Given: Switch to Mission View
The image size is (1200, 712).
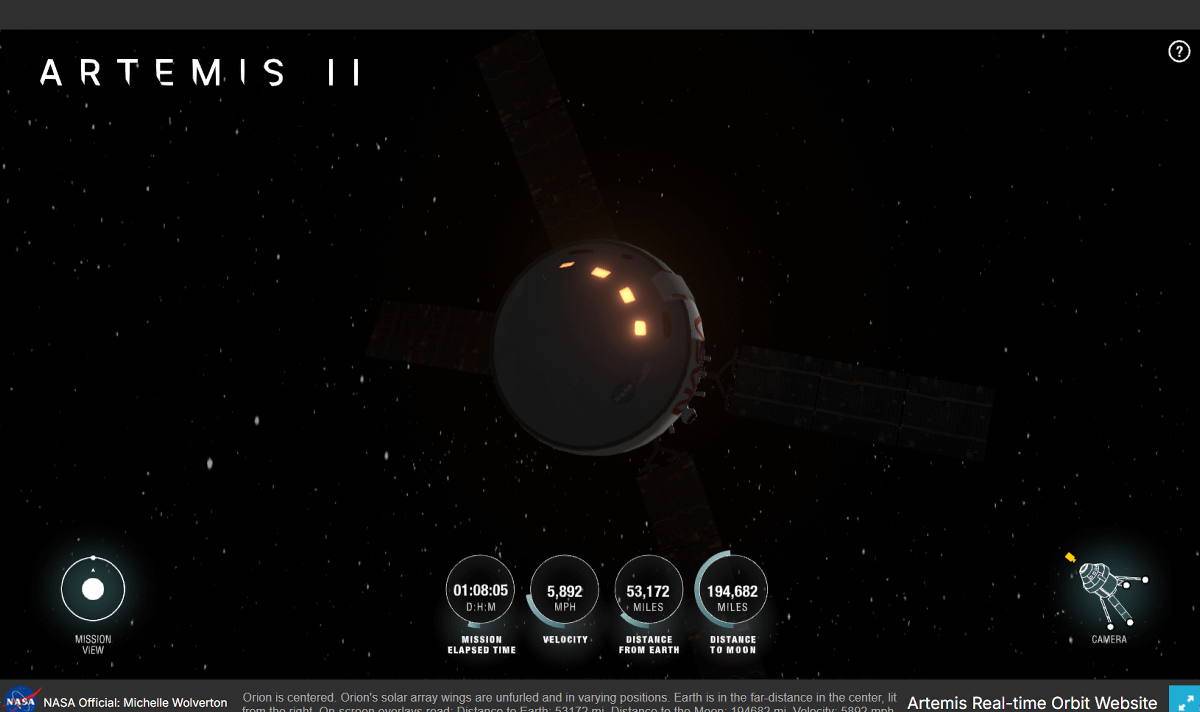Looking at the screenshot, I should point(93,590).
